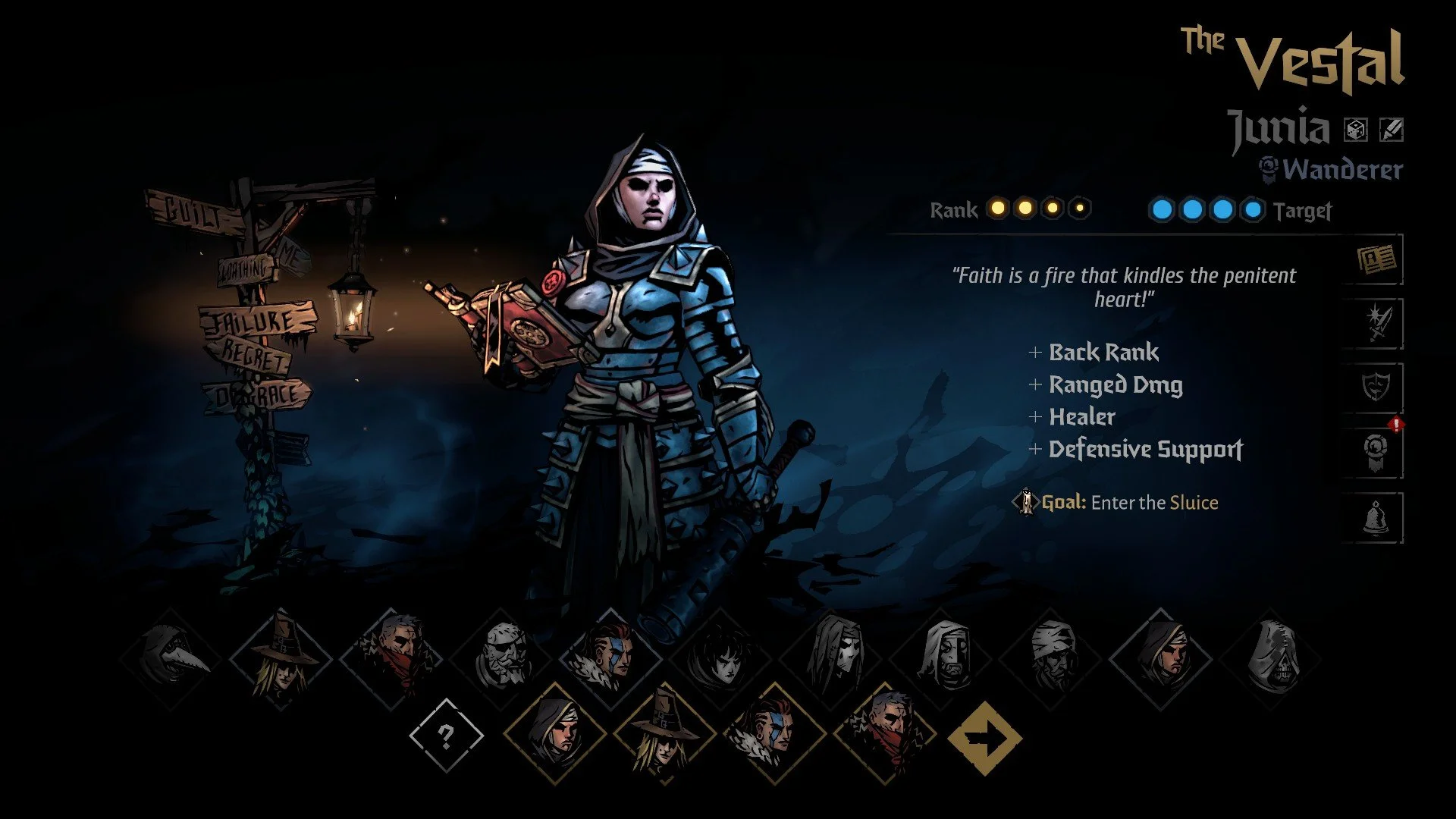Open the theater masks tab
Image resolution: width=1456 pixels, height=819 pixels.
pos(1376,388)
